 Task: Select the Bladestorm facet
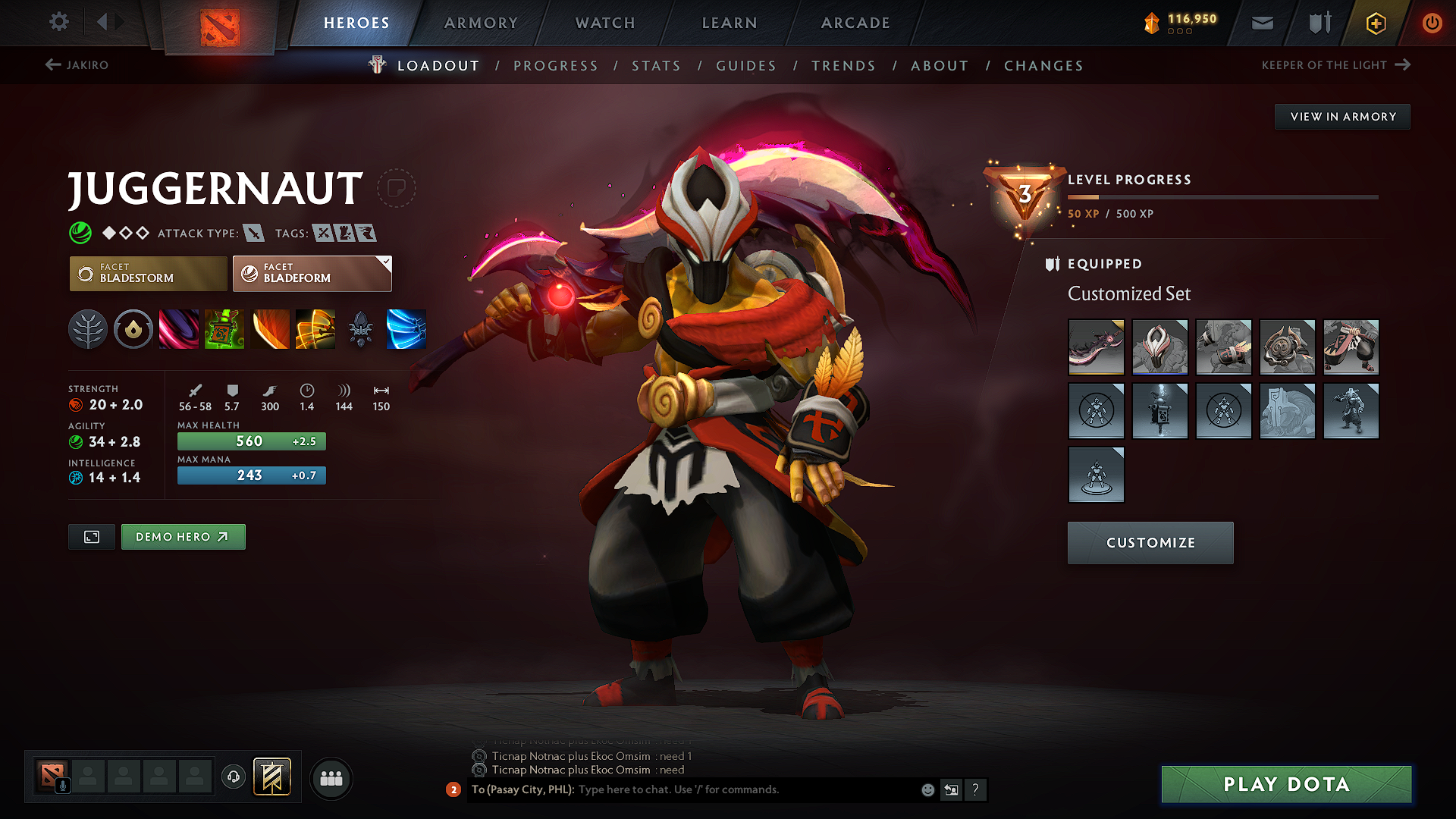[x=148, y=273]
